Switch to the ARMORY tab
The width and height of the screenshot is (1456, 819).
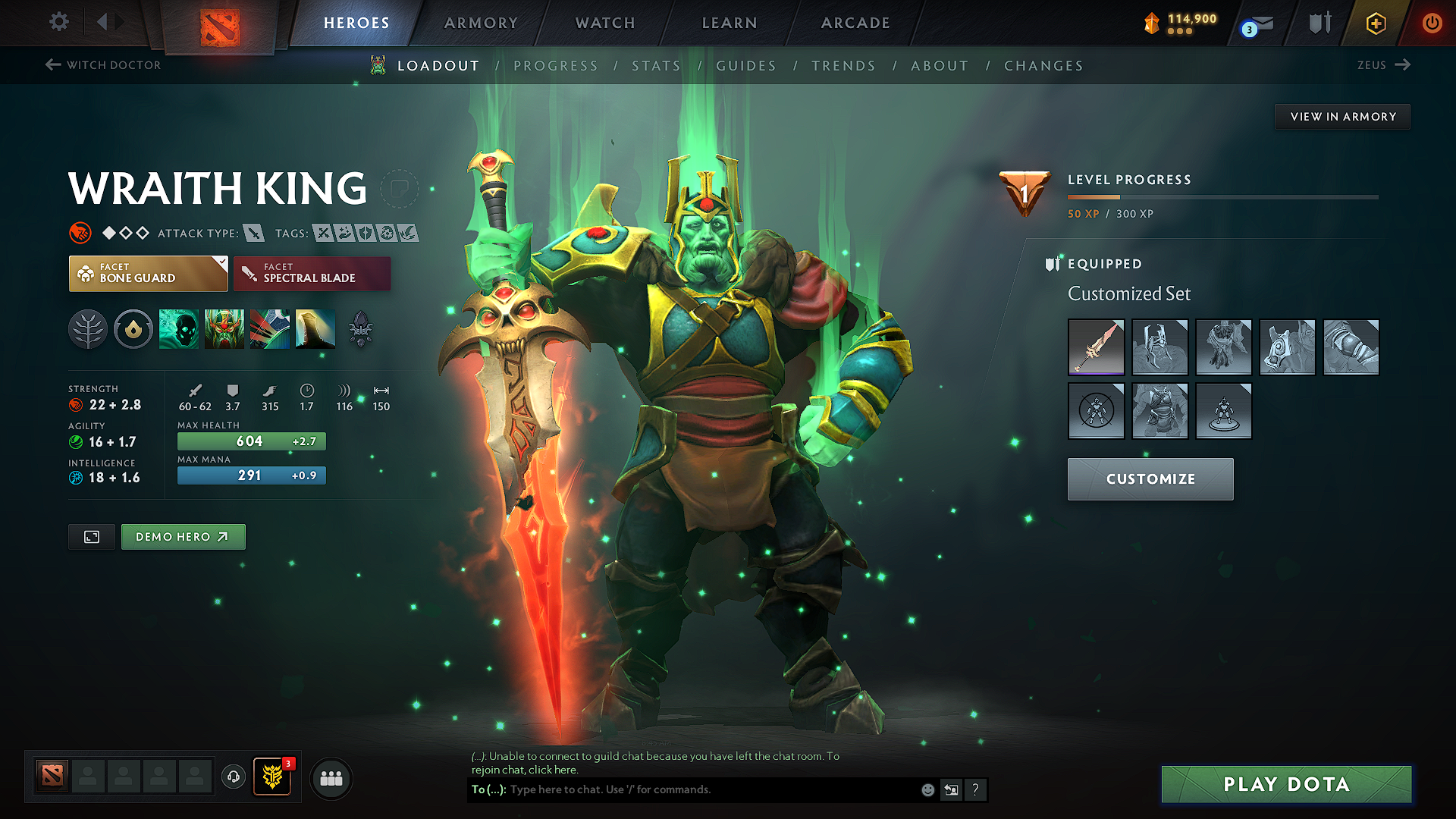pyautogui.click(x=480, y=23)
